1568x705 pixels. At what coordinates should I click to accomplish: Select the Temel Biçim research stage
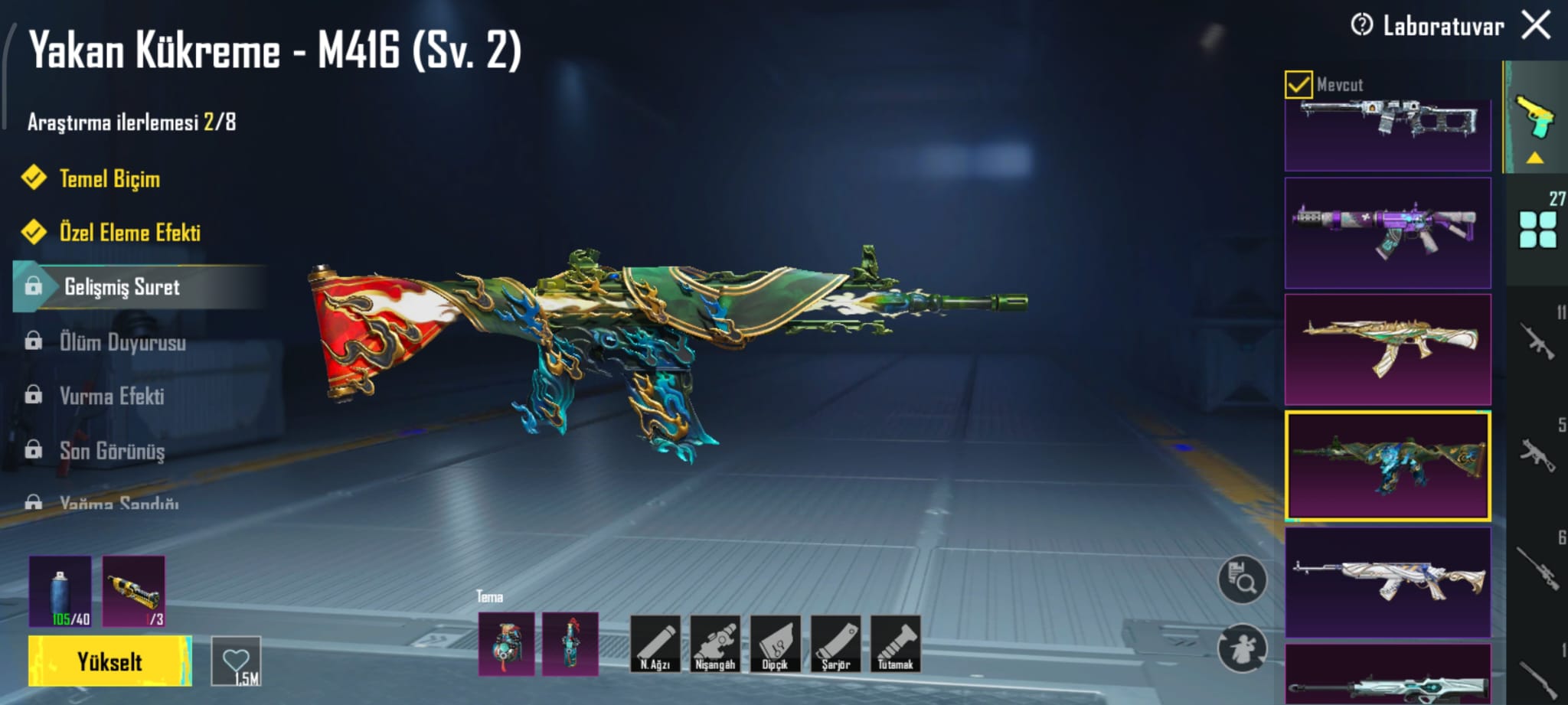click(x=109, y=179)
